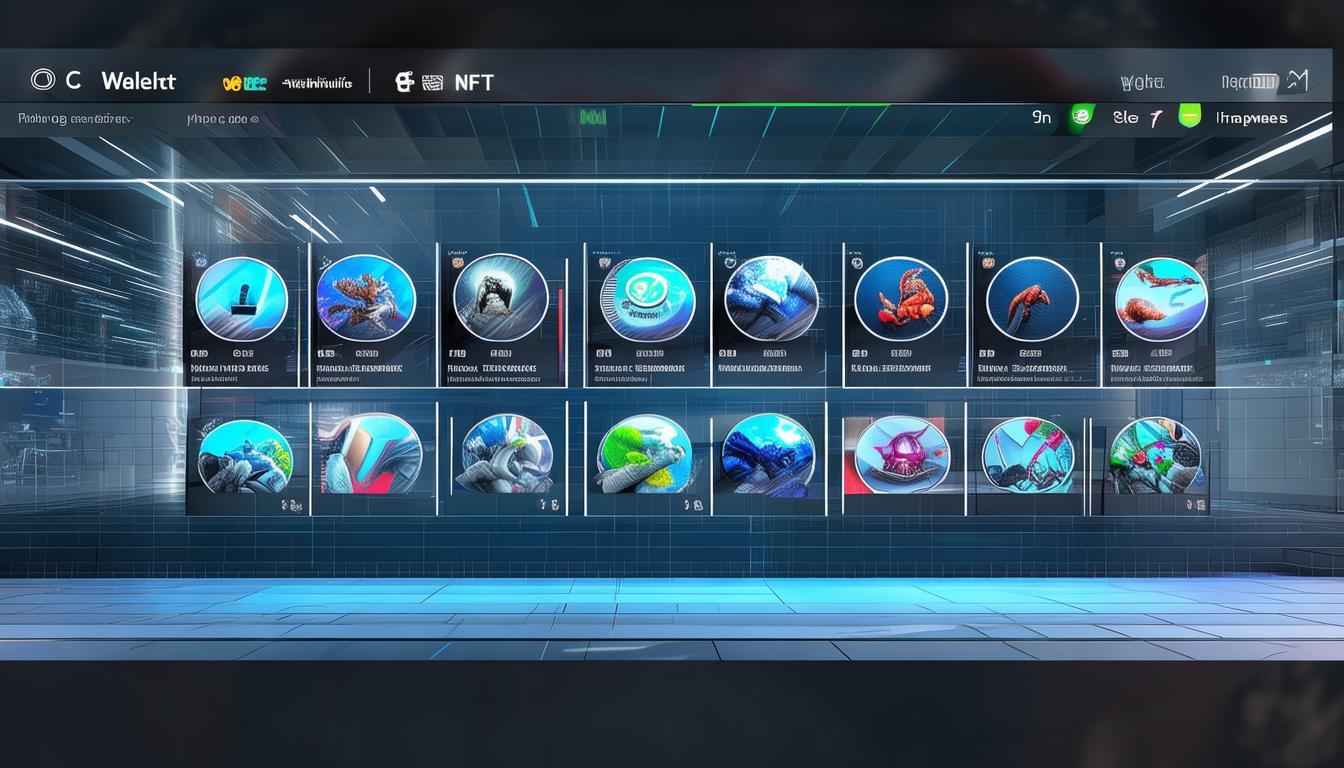The height and width of the screenshot is (768, 1344).
Task: Choose the dark cave NFT card
Action: [500, 298]
